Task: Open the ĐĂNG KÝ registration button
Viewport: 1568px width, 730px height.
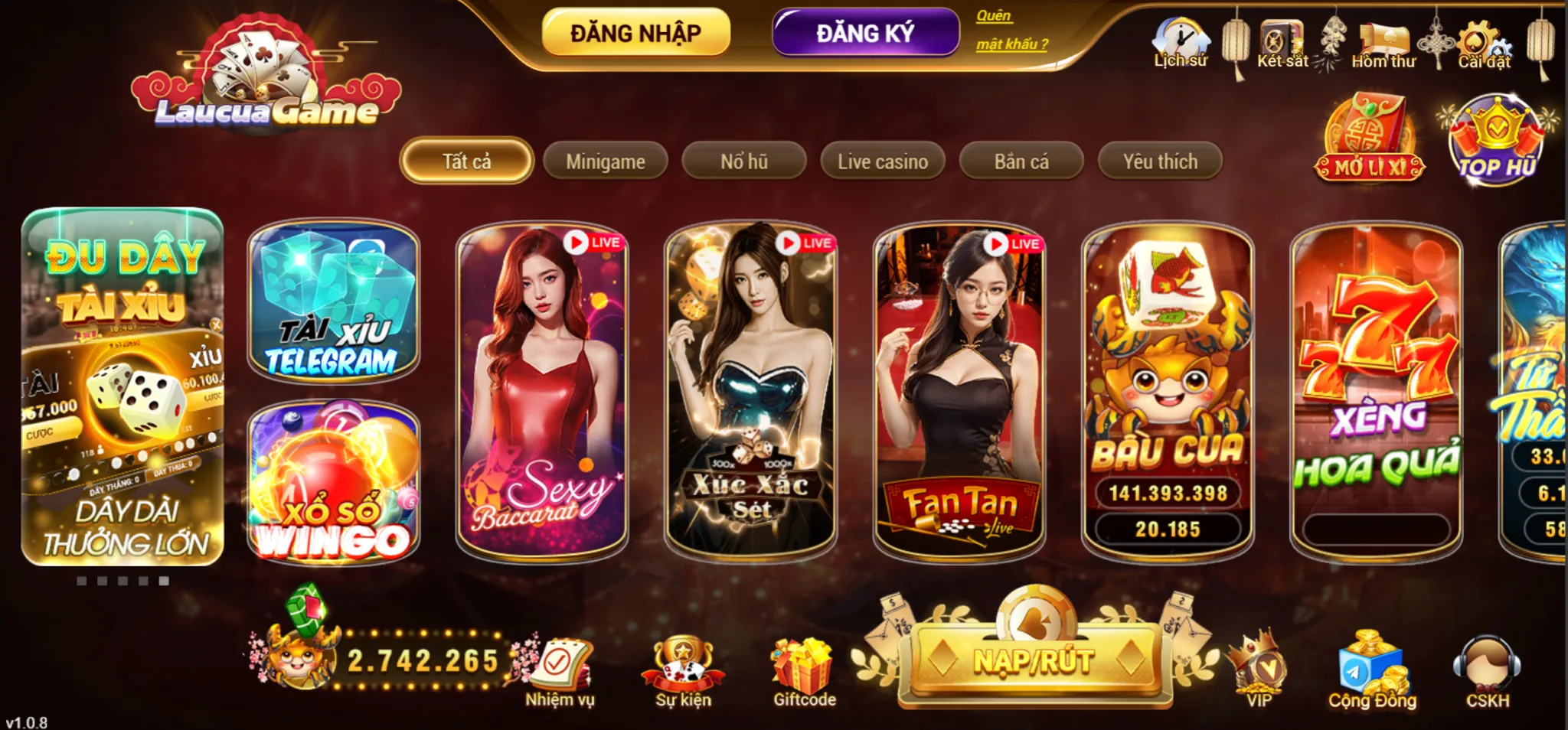Action: click(x=865, y=33)
